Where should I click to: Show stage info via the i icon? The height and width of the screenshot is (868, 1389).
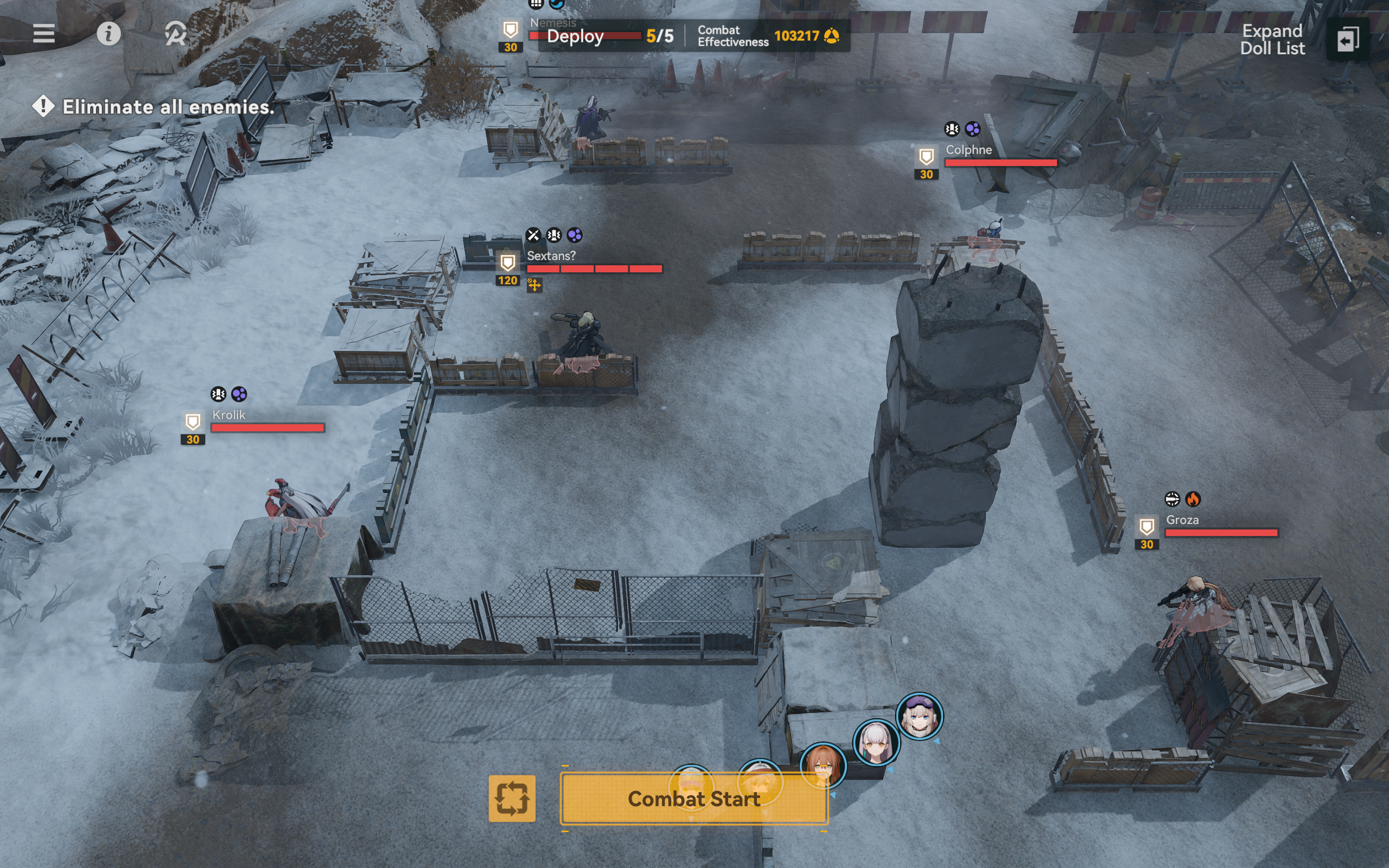[109, 33]
